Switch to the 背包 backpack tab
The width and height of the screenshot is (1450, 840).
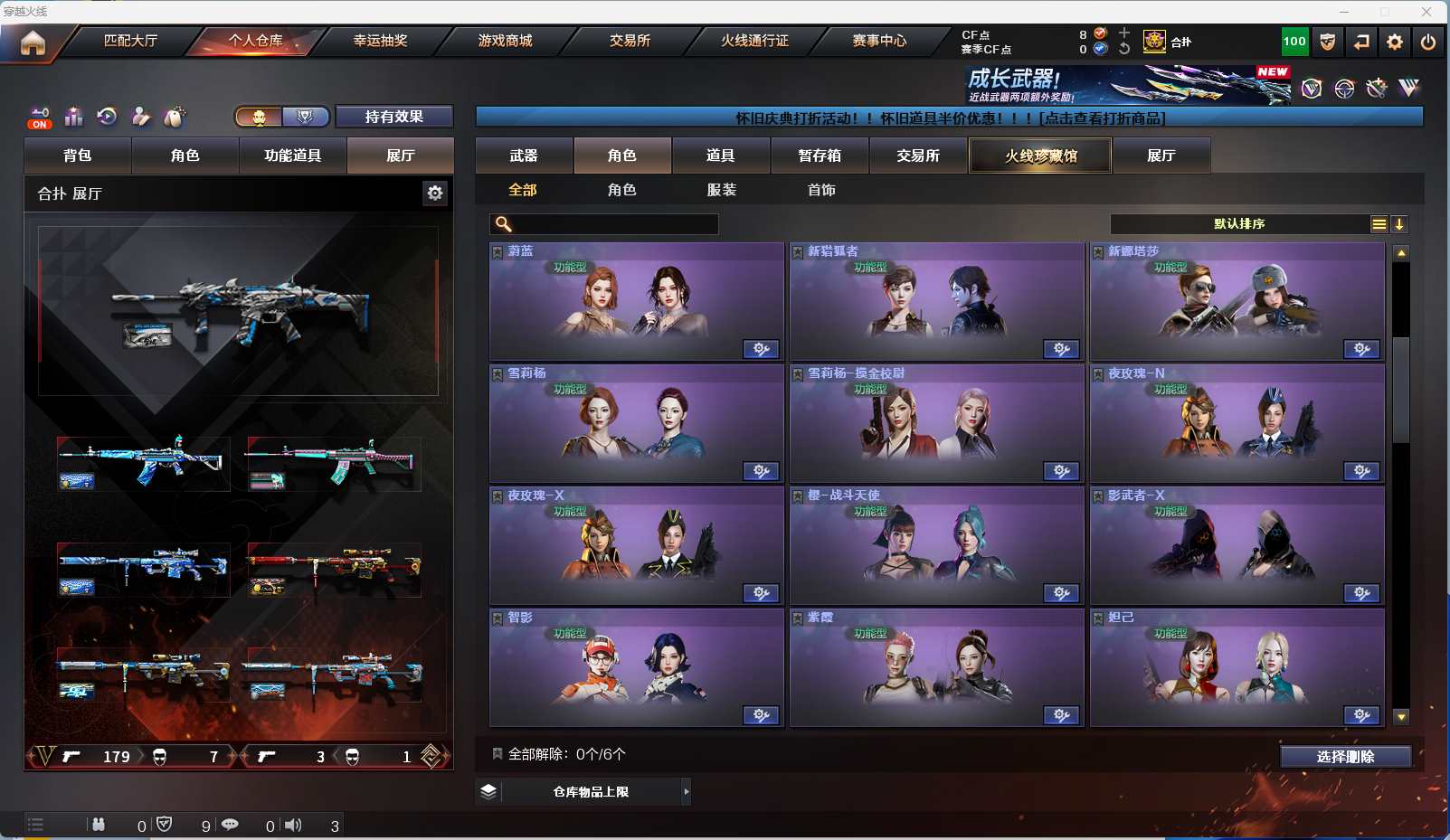pos(78,156)
